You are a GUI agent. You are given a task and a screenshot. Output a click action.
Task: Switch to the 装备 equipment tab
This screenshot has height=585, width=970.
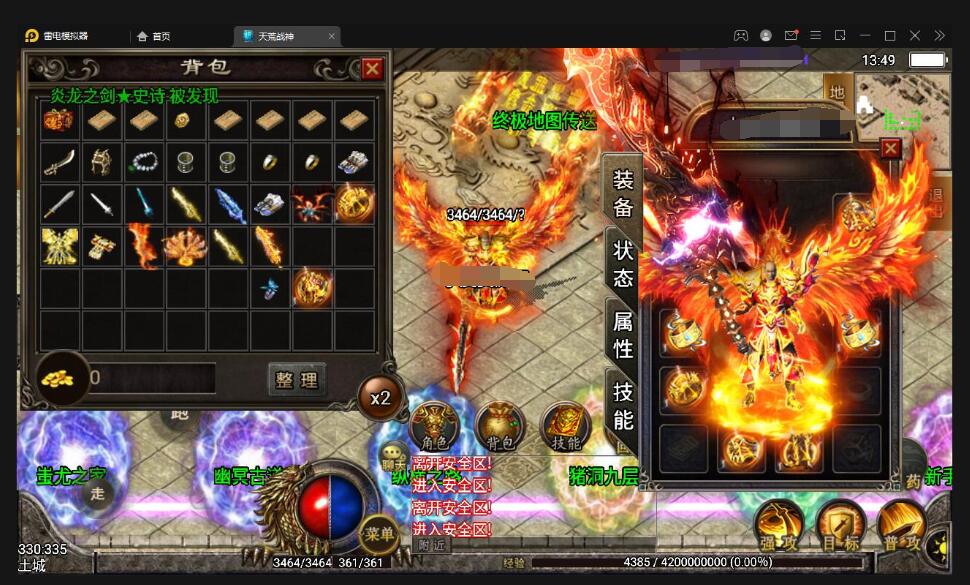pos(623,194)
